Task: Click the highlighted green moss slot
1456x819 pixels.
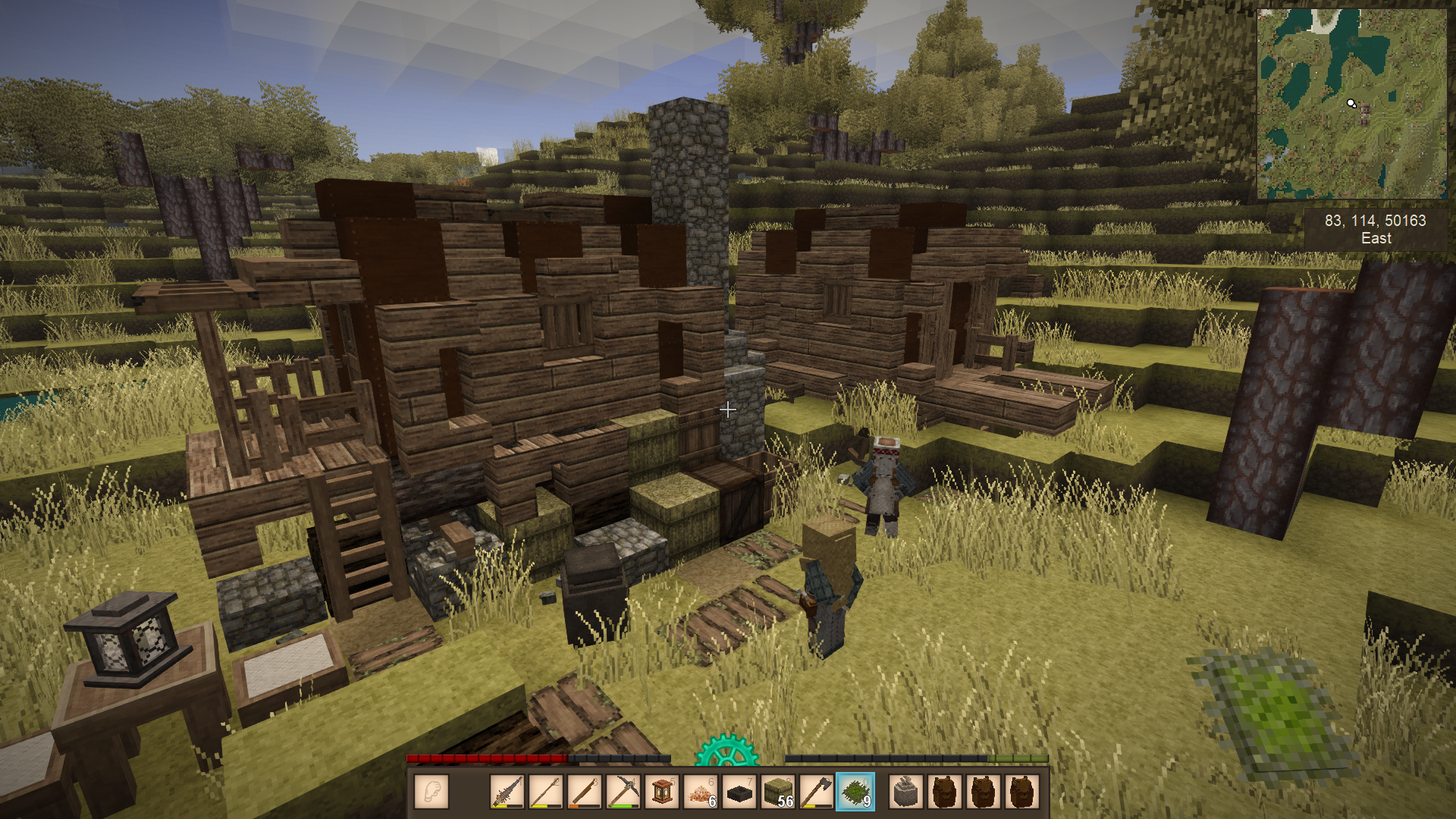Action: 855,792
